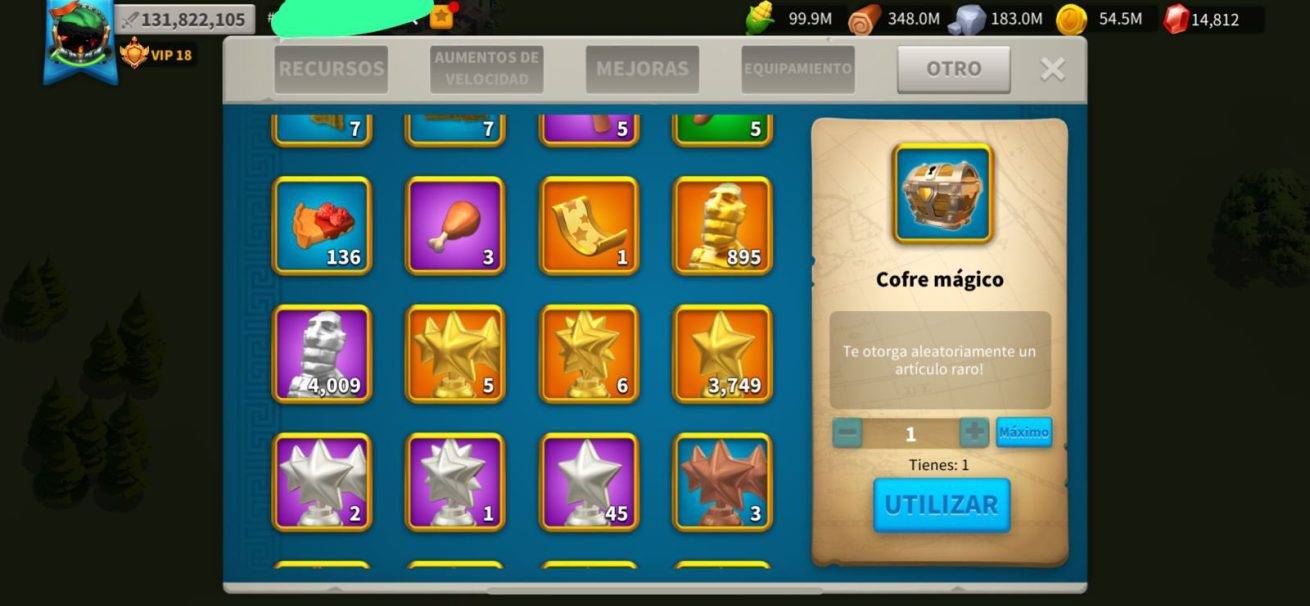Image resolution: width=1310 pixels, height=606 pixels.
Task: Select the silver statue with 4,009
Action: 322,354
